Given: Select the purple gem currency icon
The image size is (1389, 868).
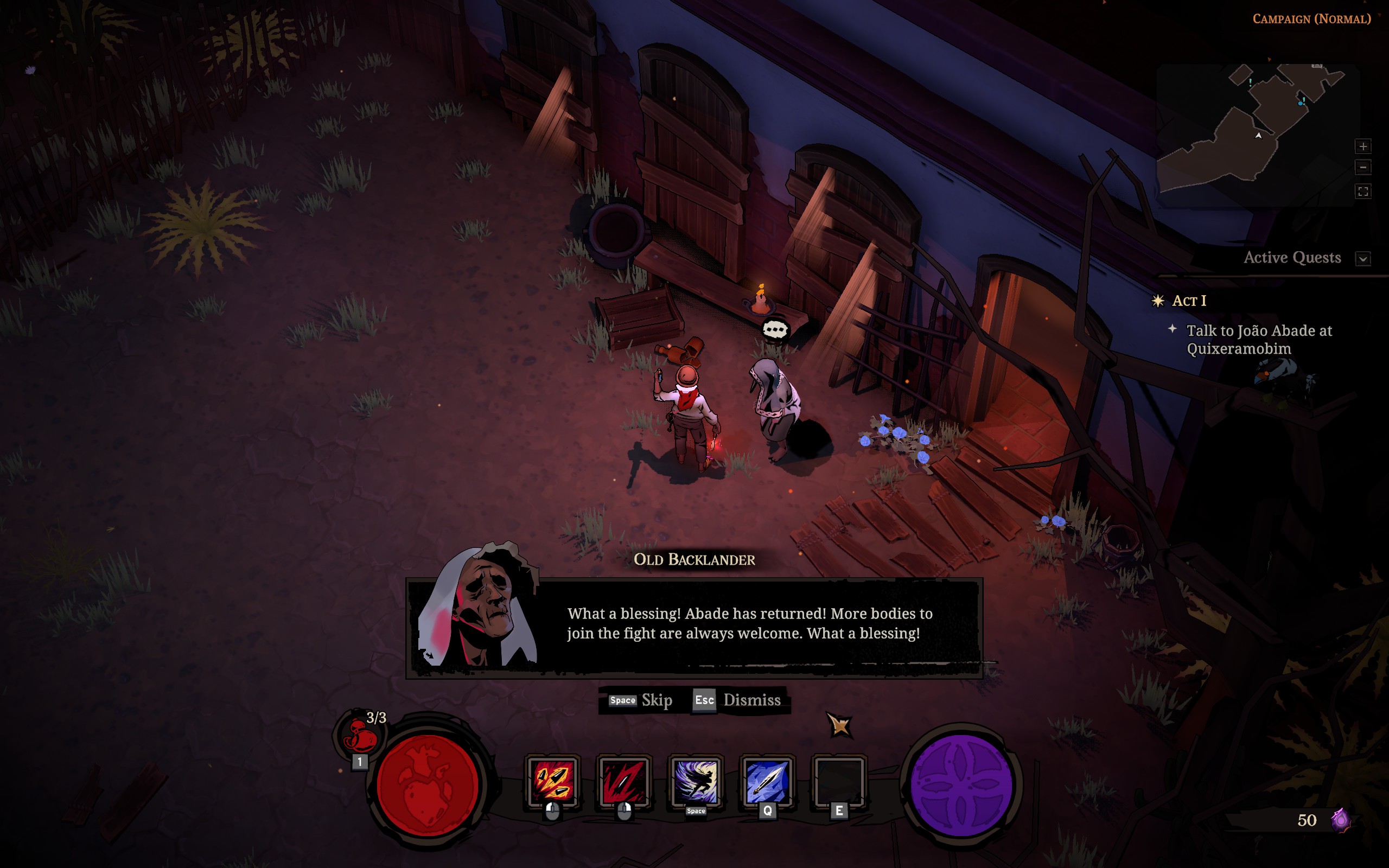Looking at the screenshot, I should [x=1341, y=820].
